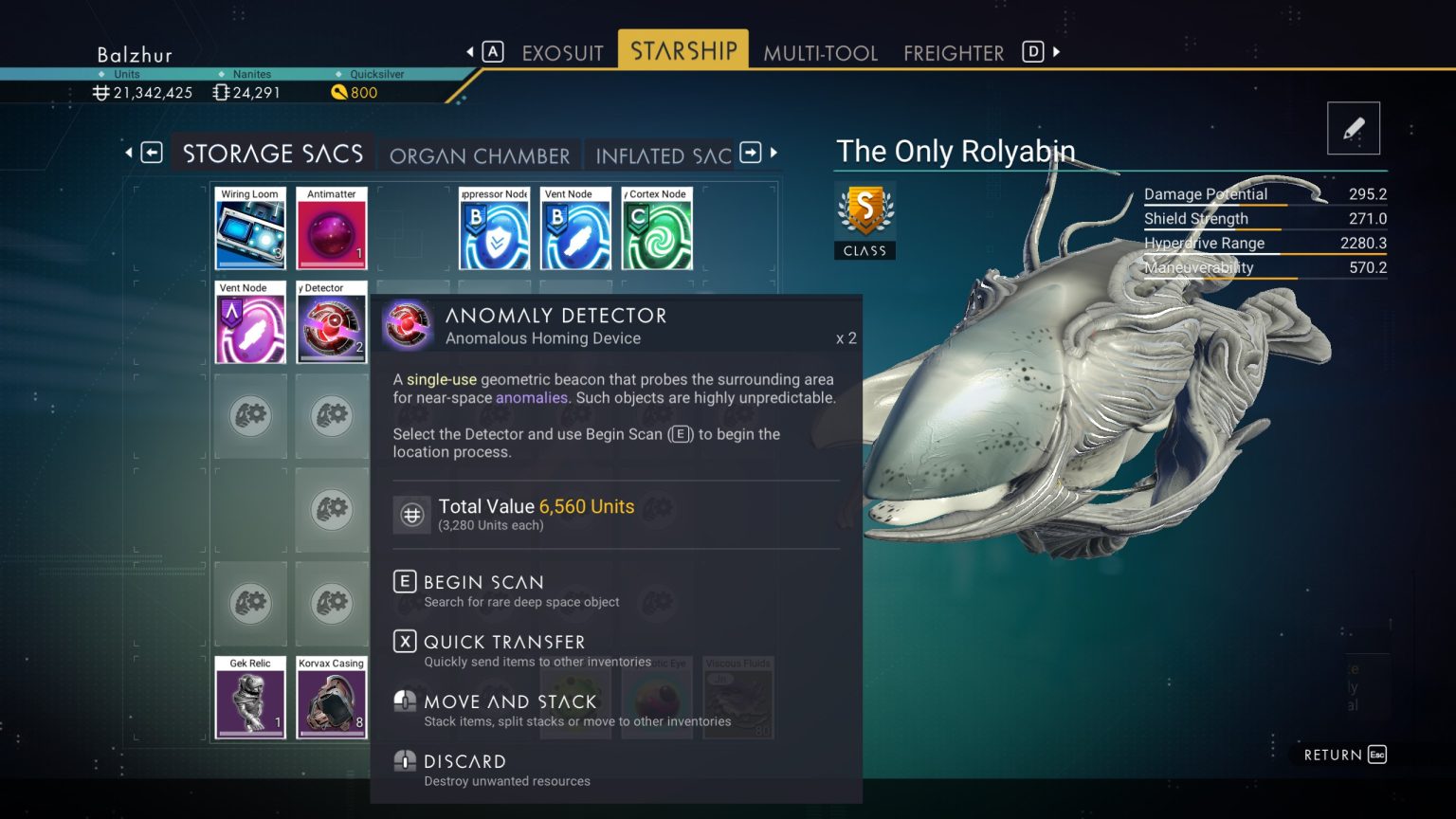
Task: Select the Gek Relic slot
Action: coord(250,698)
